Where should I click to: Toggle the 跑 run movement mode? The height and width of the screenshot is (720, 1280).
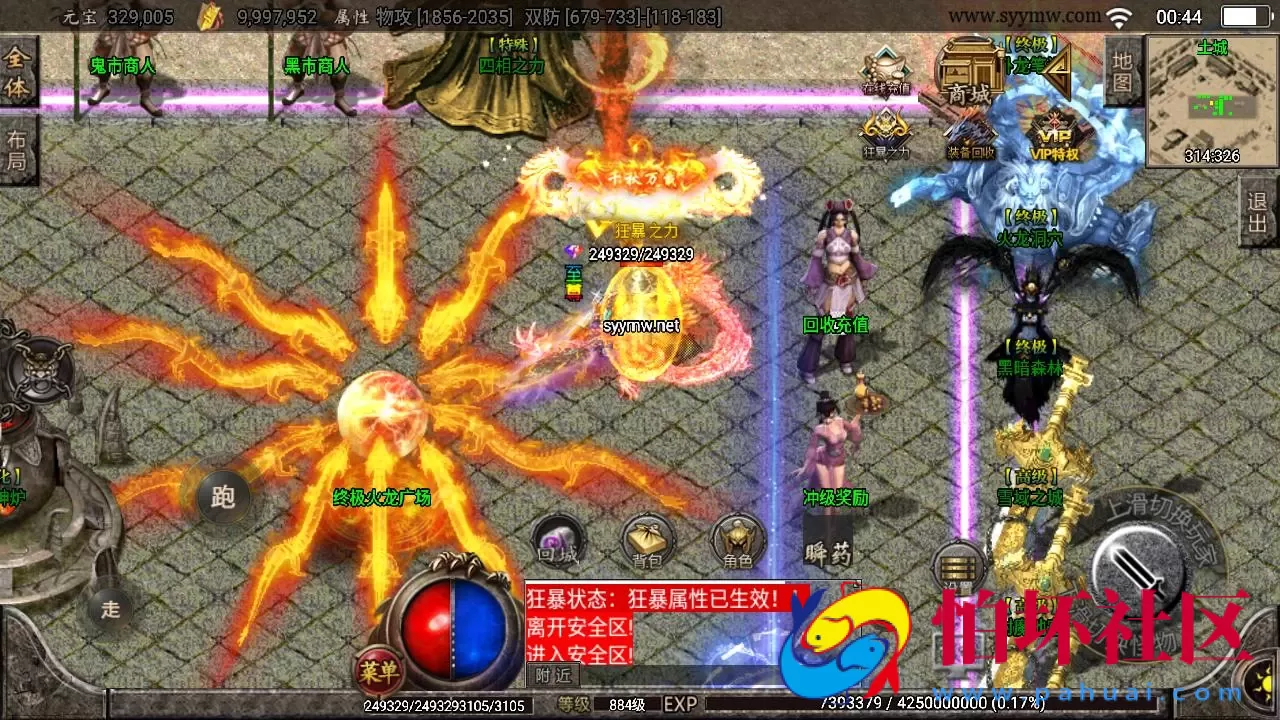[225, 497]
